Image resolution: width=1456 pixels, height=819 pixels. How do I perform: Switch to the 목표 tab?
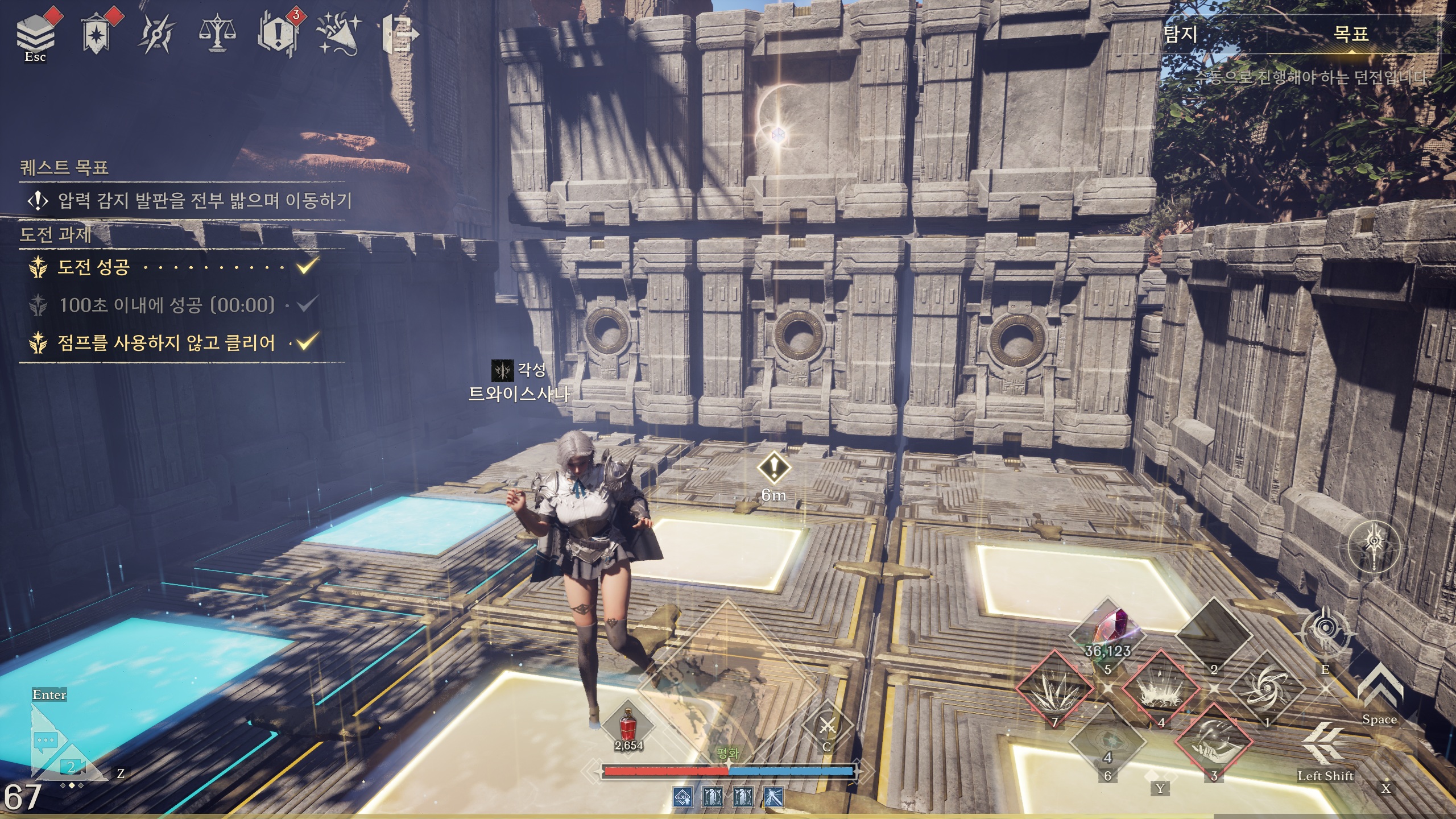[1350, 34]
